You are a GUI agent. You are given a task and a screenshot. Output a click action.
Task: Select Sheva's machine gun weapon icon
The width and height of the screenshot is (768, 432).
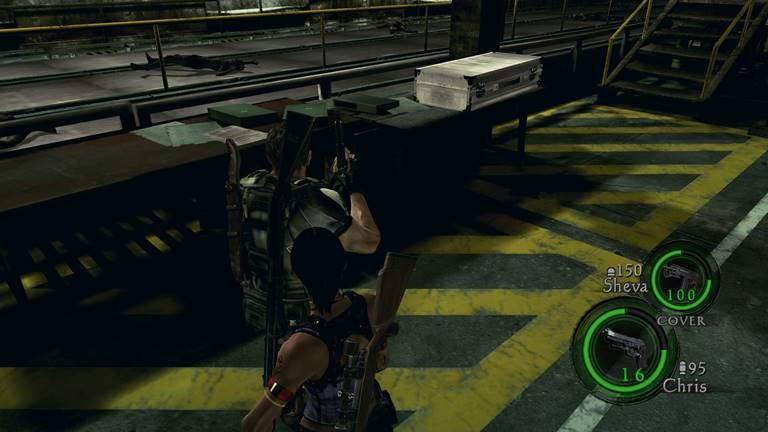coord(680,272)
